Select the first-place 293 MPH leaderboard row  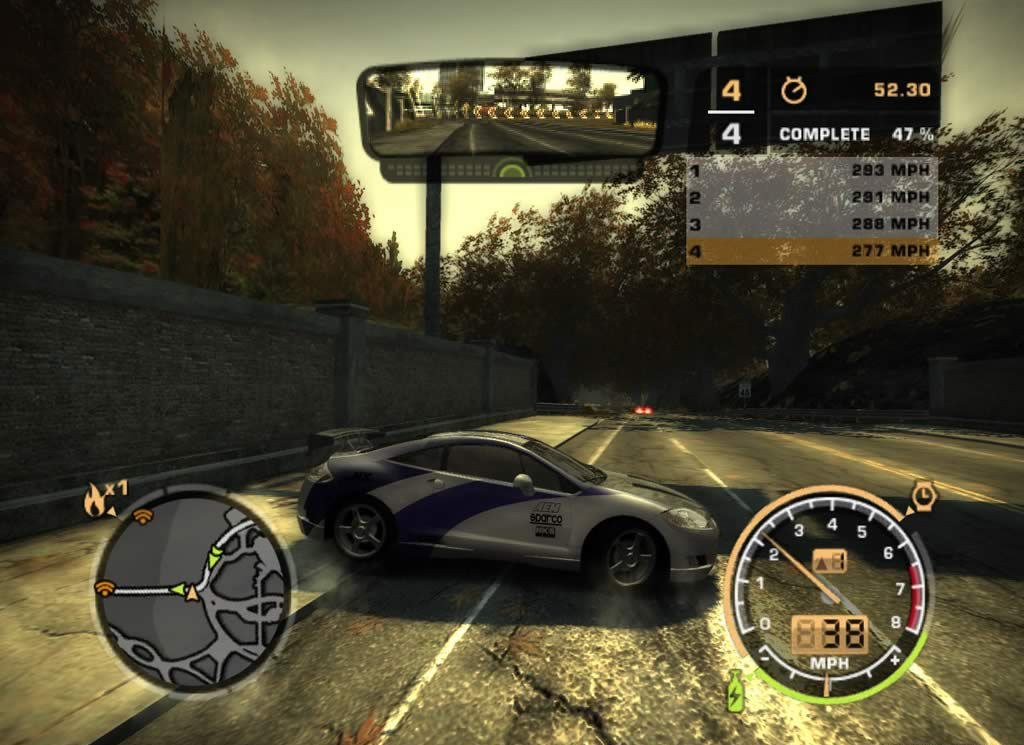click(812, 170)
